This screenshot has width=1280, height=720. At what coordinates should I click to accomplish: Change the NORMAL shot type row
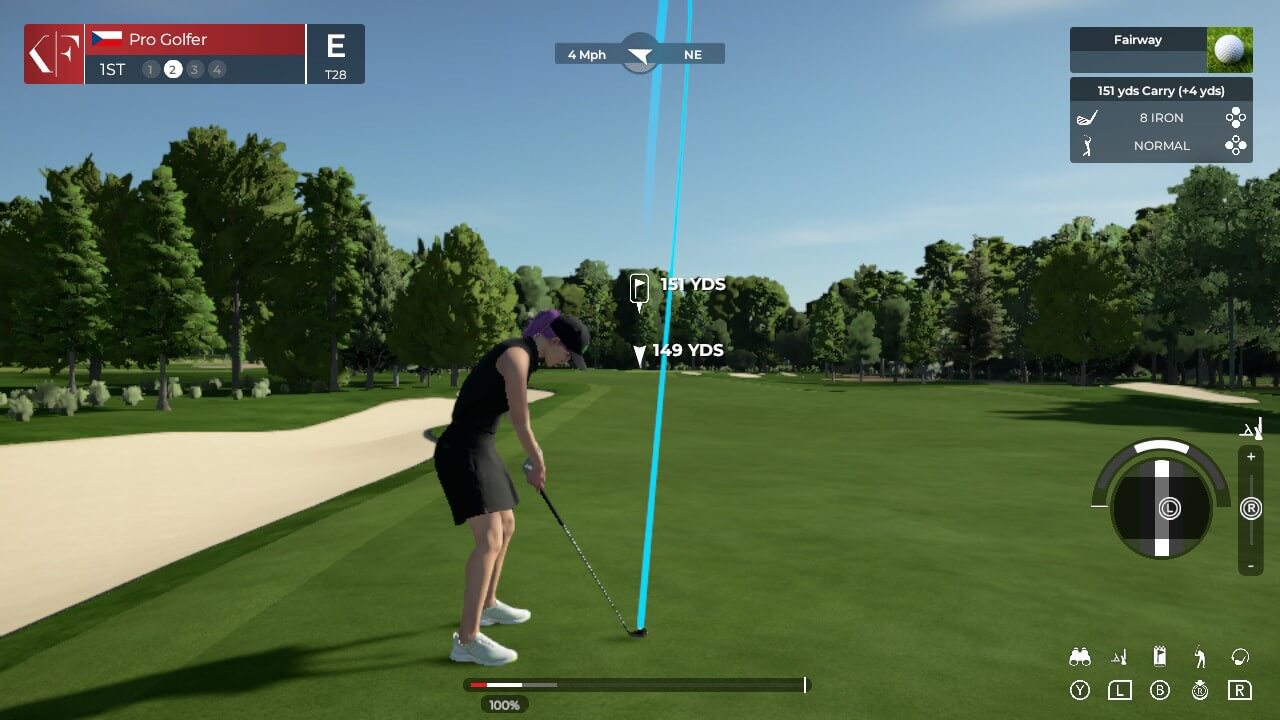coord(1160,146)
